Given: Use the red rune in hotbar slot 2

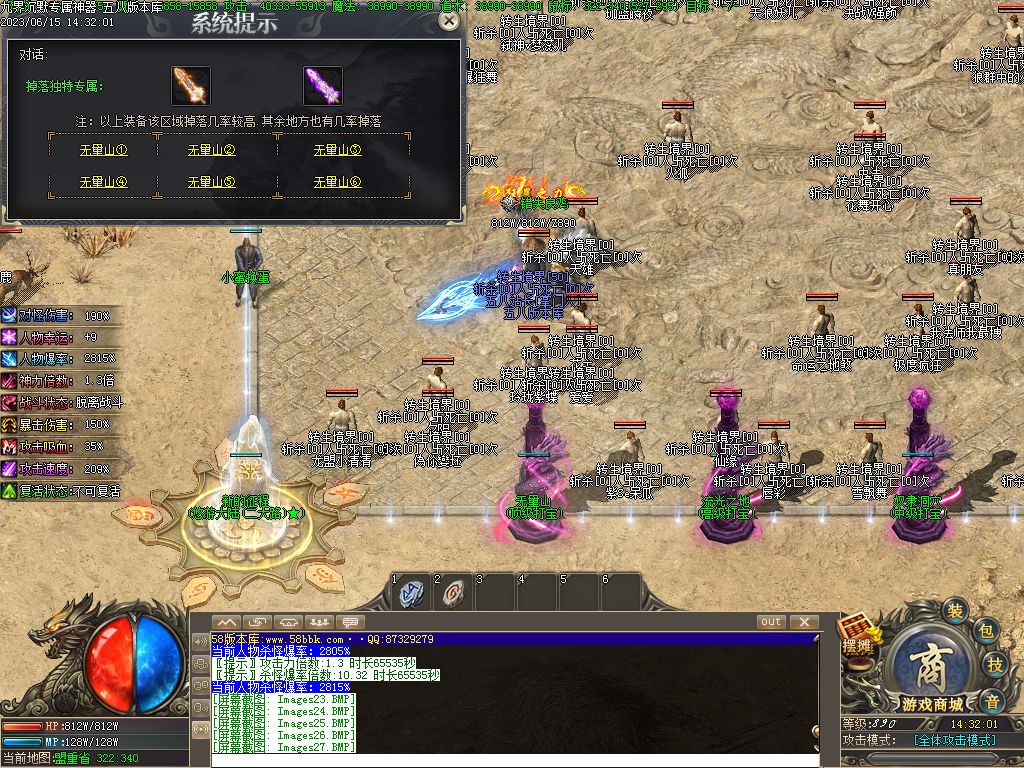Looking at the screenshot, I should click(x=454, y=594).
